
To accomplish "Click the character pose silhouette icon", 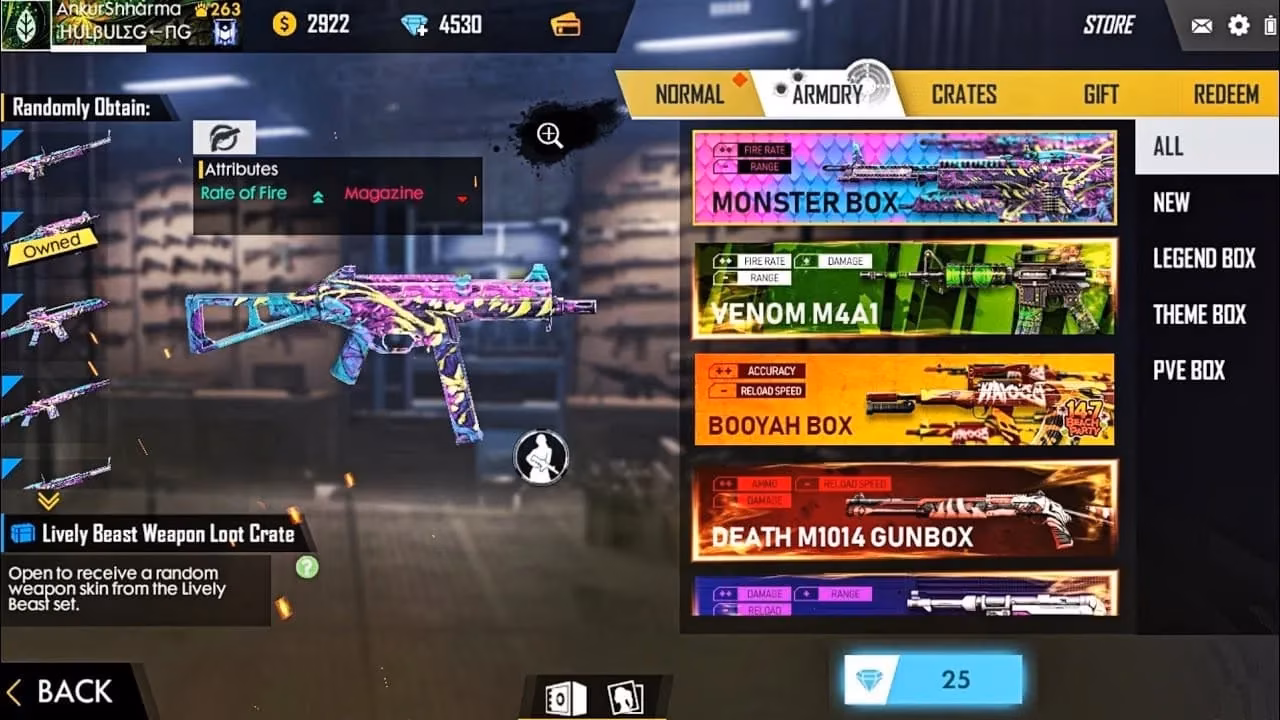I will (x=540, y=456).
